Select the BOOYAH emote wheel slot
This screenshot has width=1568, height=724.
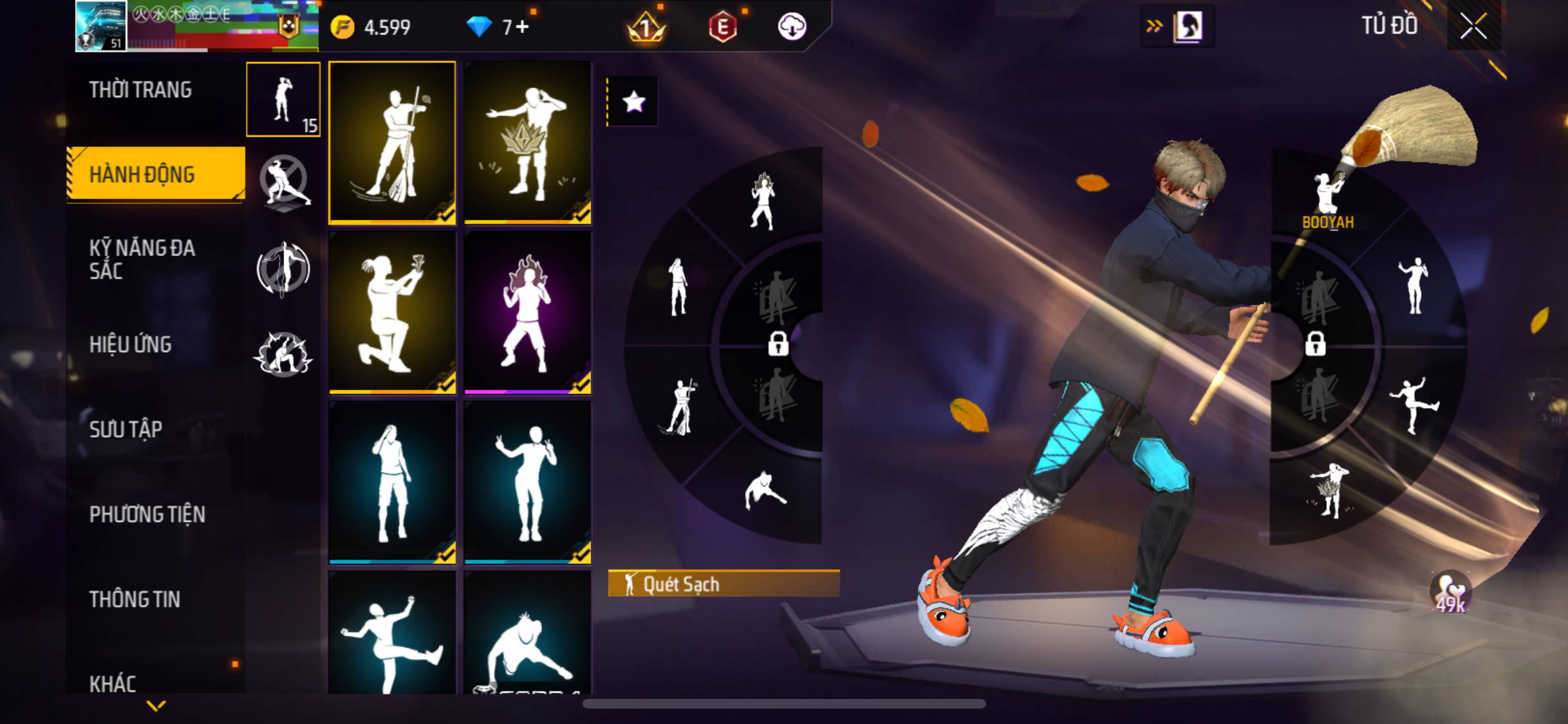click(1327, 200)
